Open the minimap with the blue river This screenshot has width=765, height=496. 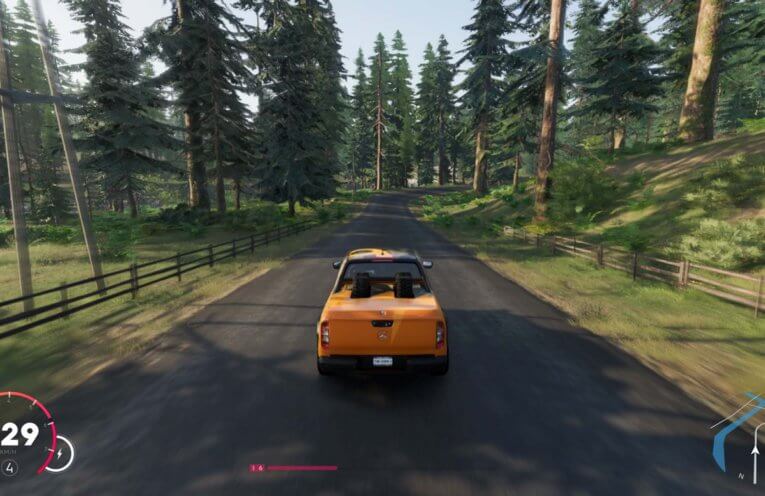[x=740, y=438]
